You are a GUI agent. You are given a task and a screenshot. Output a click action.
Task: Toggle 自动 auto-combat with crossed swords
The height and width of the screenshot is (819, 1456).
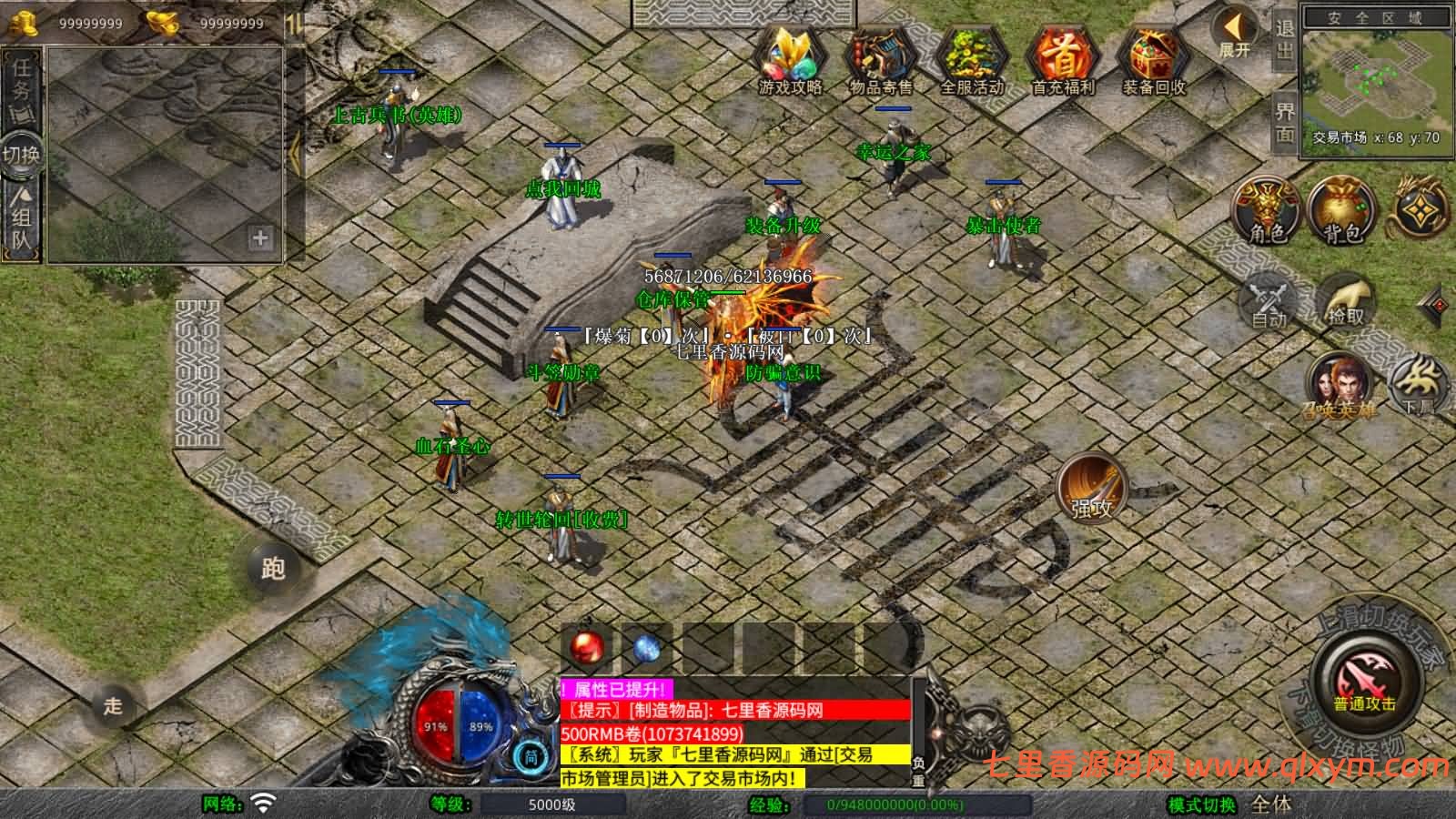[x=1269, y=299]
